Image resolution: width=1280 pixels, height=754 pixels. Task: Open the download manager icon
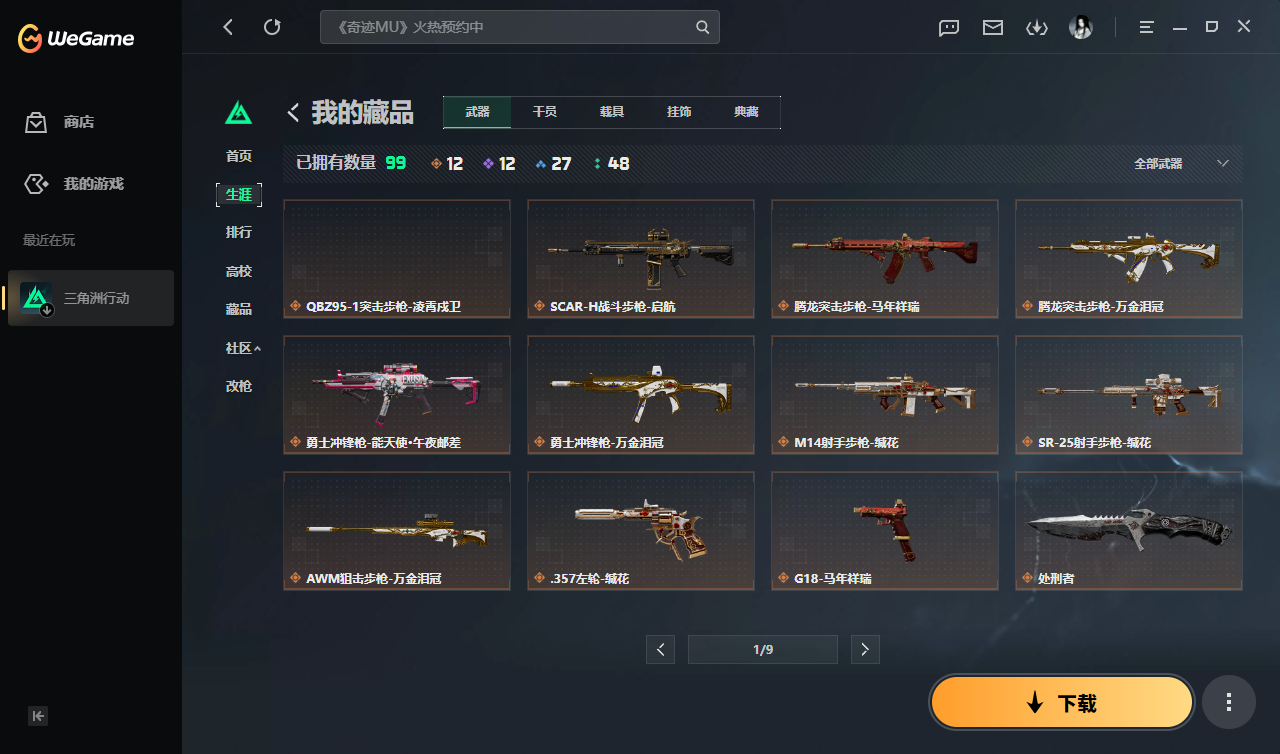1037,27
